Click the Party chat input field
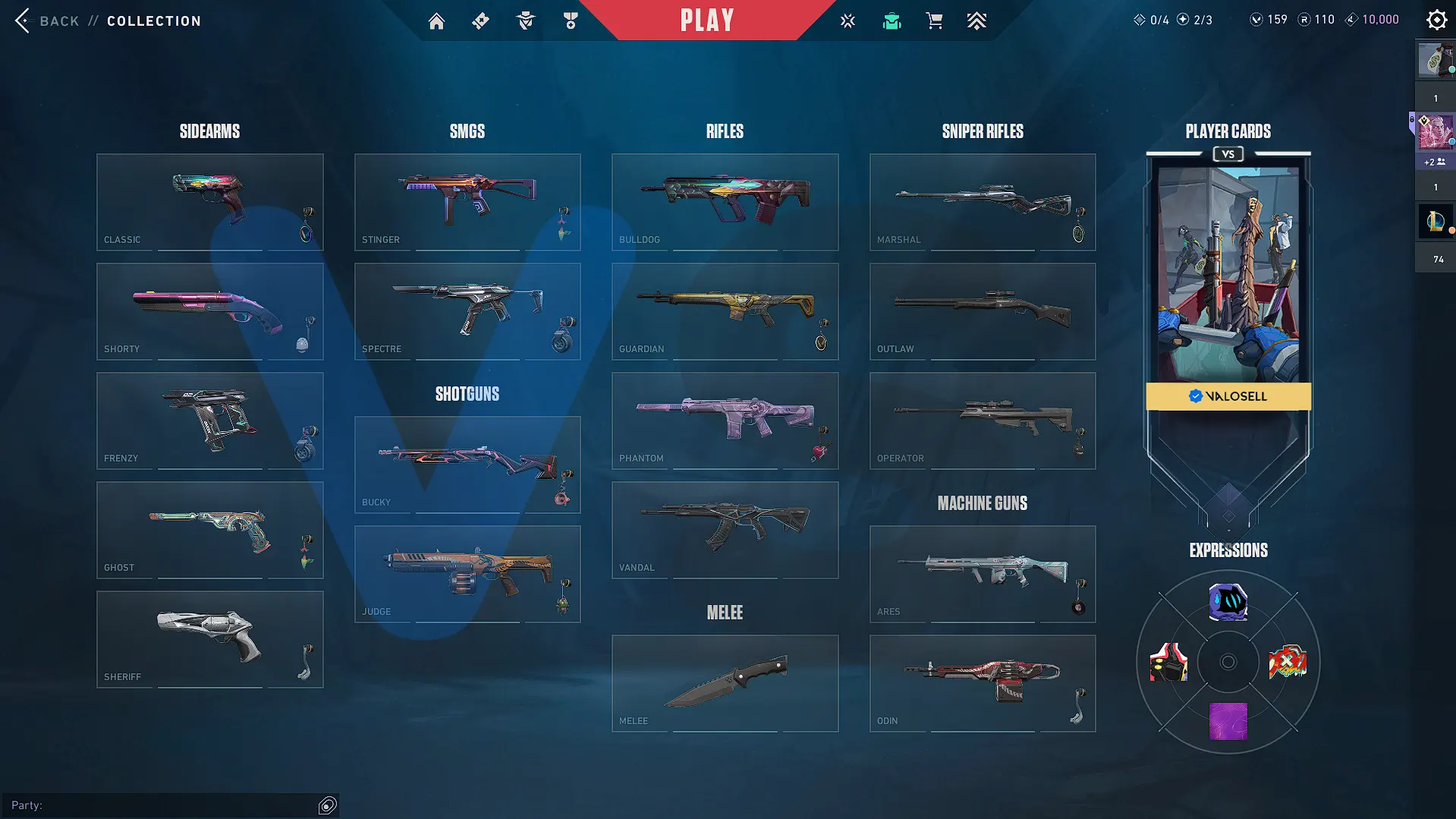Image resolution: width=1456 pixels, height=819 pixels. pyautogui.click(x=175, y=805)
